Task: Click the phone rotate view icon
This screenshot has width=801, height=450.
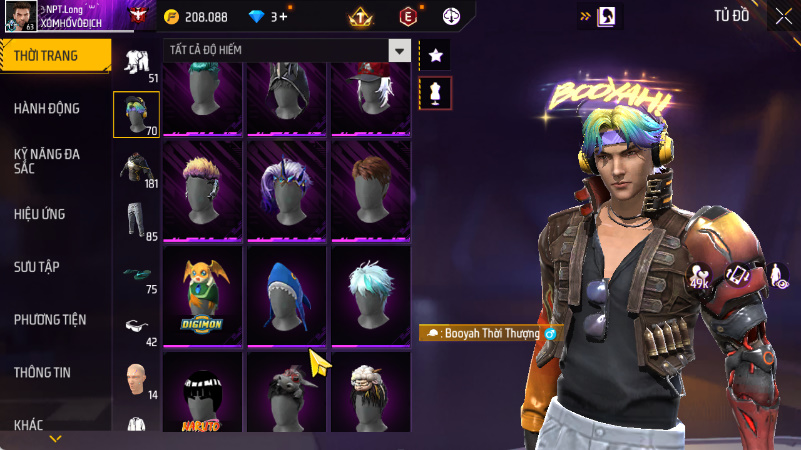Action: coord(737,275)
